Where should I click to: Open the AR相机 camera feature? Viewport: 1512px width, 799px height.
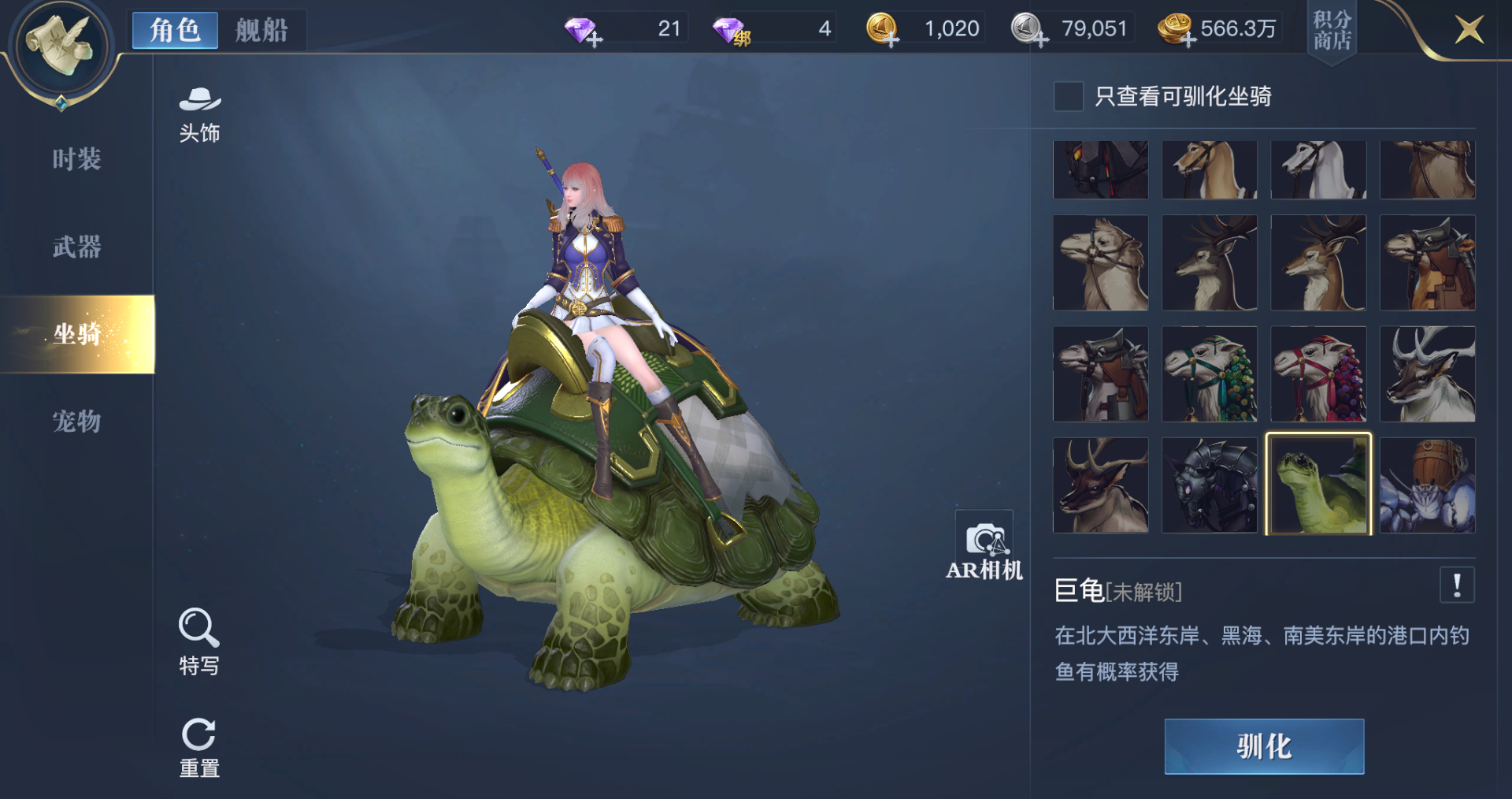[x=984, y=540]
